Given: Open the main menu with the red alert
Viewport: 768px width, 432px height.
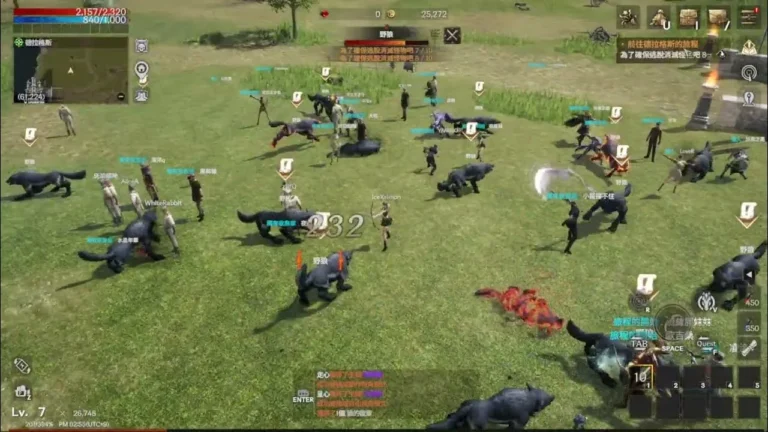Looking at the screenshot, I should click(x=749, y=16).
